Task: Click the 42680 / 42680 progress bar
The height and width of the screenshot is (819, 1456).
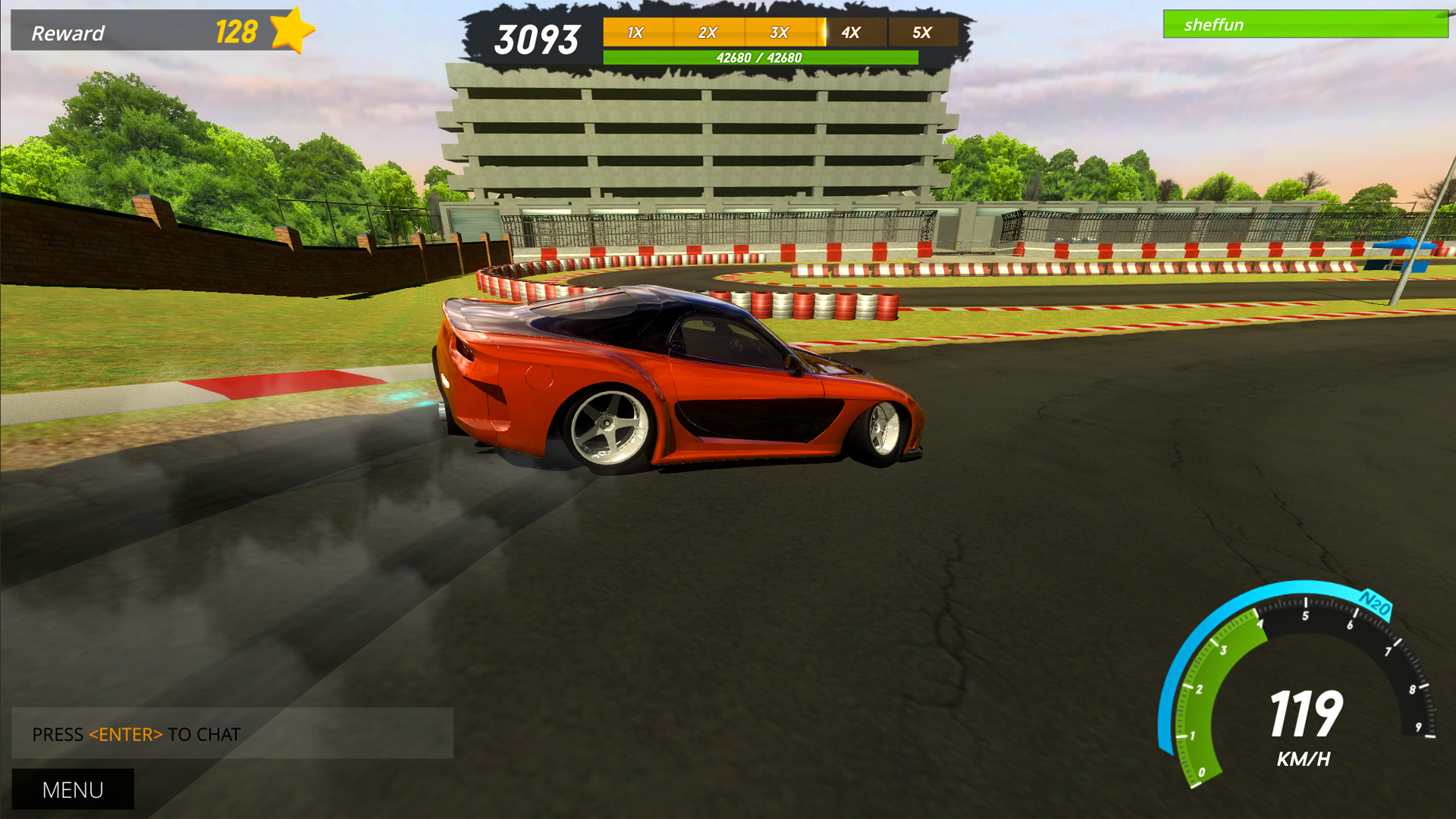Action: click(759, 55)
